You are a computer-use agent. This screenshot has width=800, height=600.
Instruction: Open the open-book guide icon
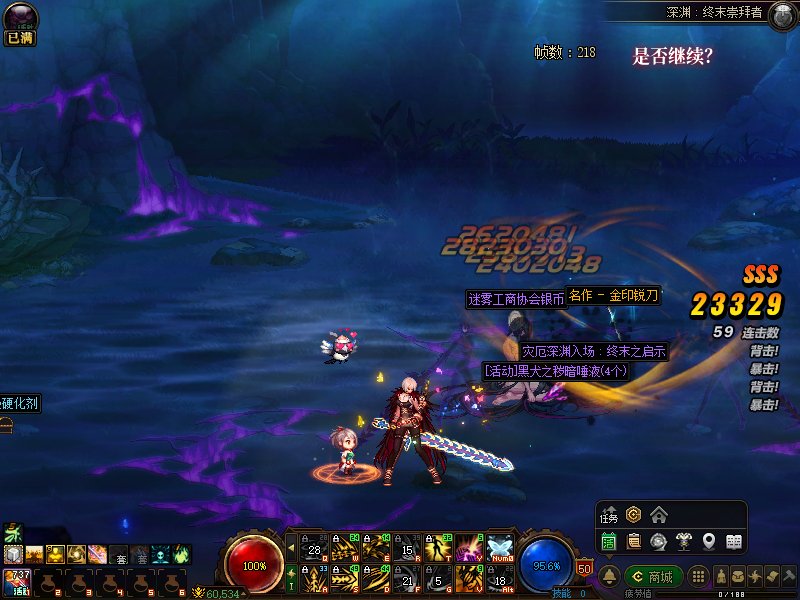[x=733, y=542]
